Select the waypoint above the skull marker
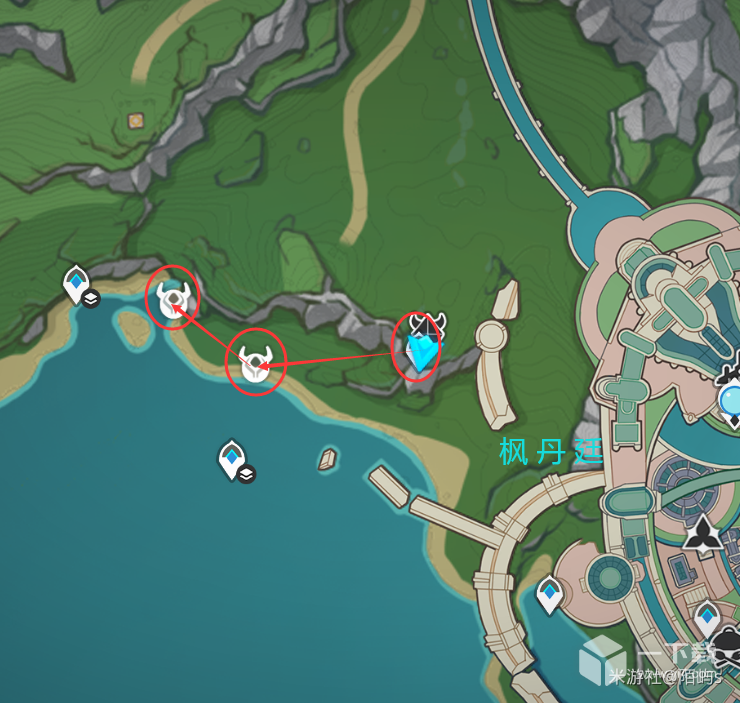This screenshot has height=703, width=740. (x=707, y=618)
